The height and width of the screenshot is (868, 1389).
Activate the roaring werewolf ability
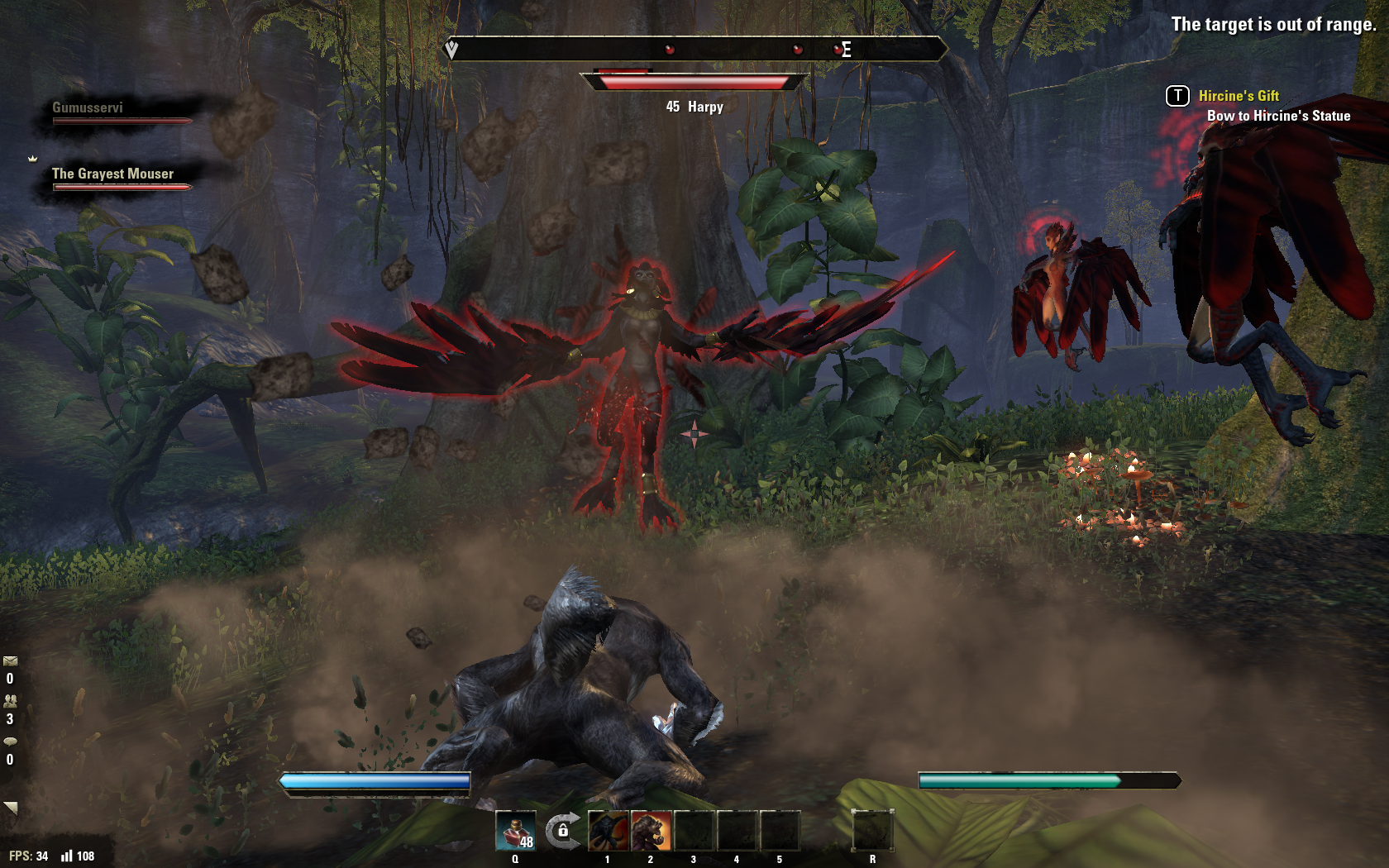[x=651, y=831]
